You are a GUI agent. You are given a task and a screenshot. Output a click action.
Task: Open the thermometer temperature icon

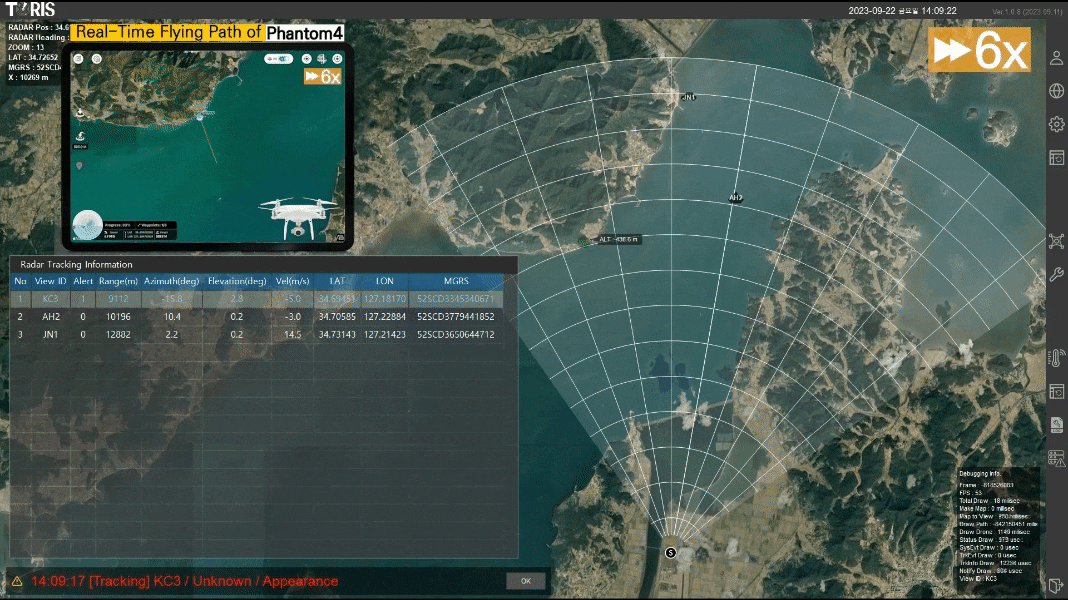pos(1056,359)
